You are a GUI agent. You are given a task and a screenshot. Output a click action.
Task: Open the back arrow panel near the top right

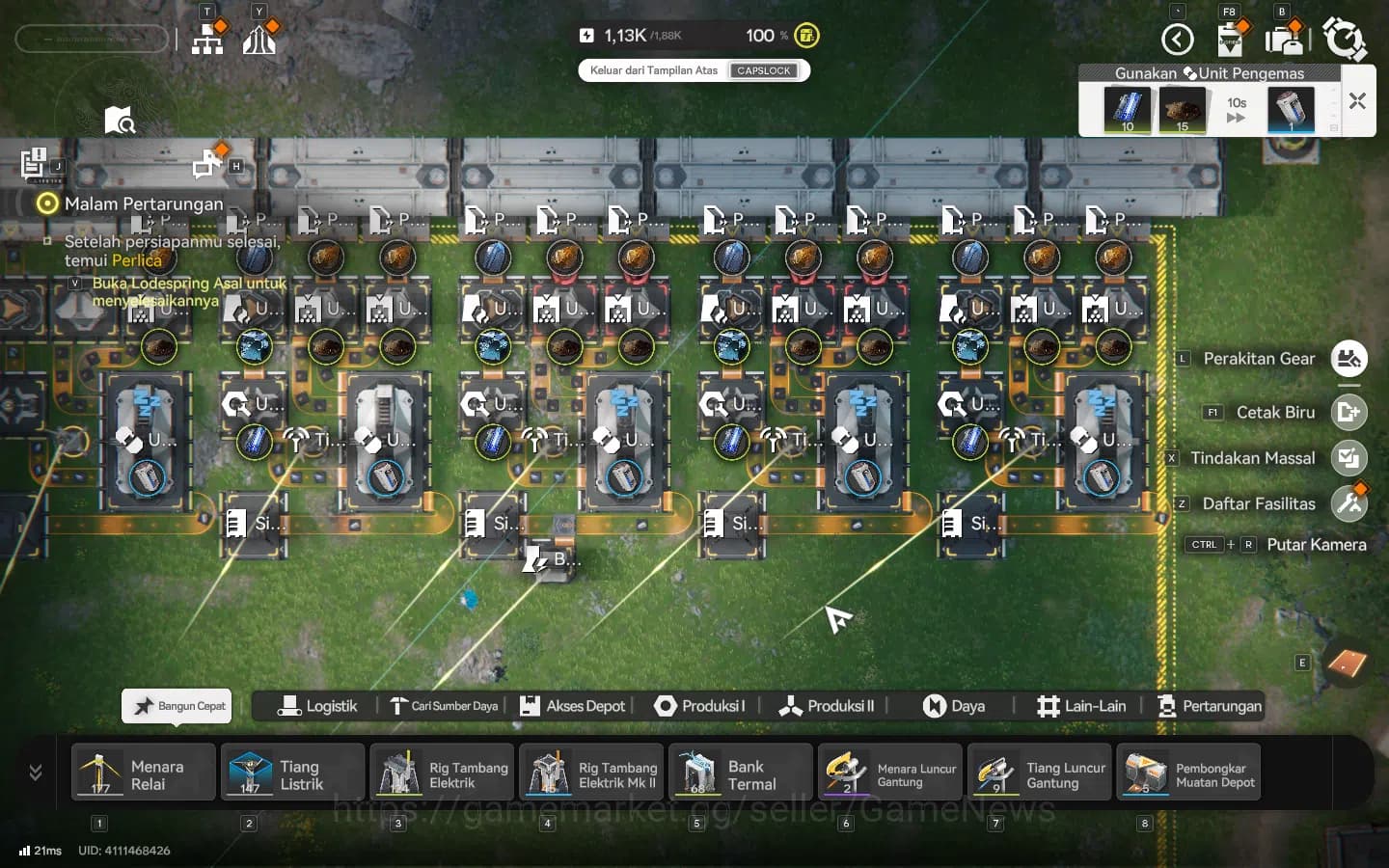pos(1177,39)
